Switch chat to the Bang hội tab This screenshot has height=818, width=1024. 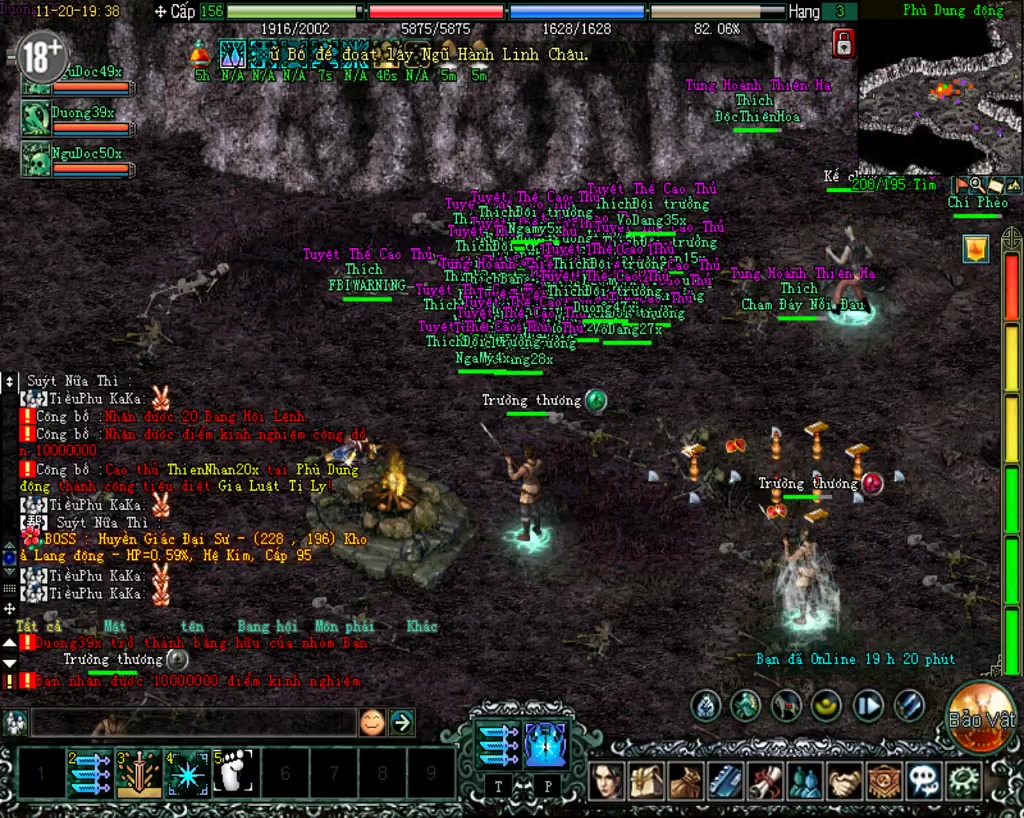tap(269, 626)
